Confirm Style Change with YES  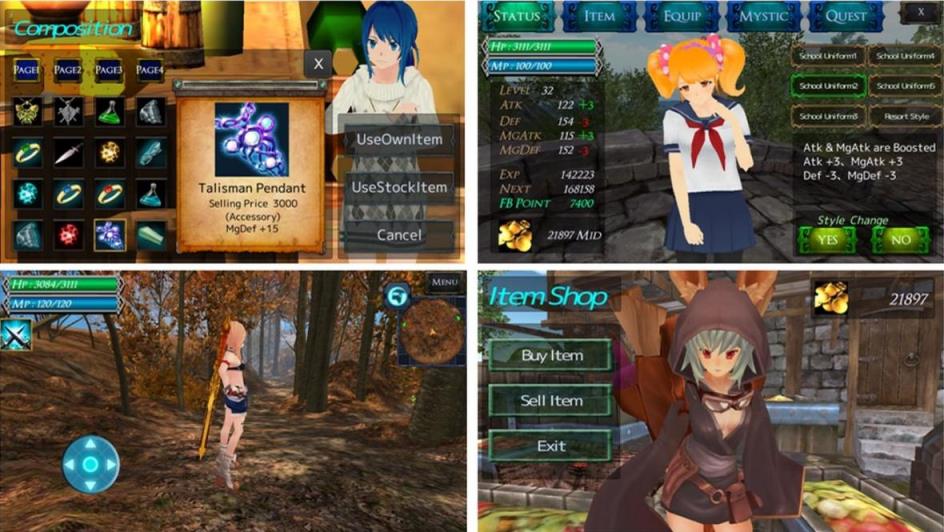[x=826, y=240]
